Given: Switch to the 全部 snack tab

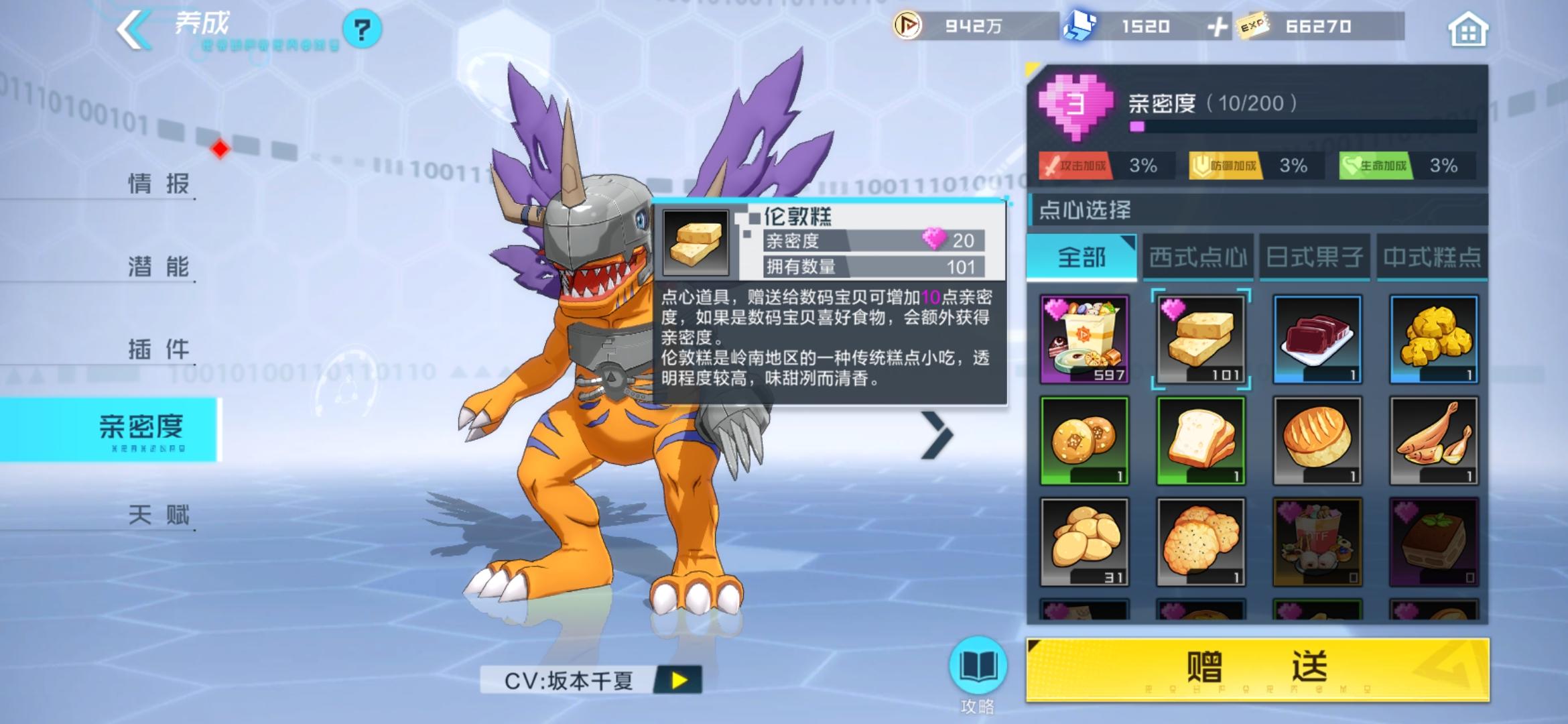Looking at the screenshot, I should pos(1081,258).
